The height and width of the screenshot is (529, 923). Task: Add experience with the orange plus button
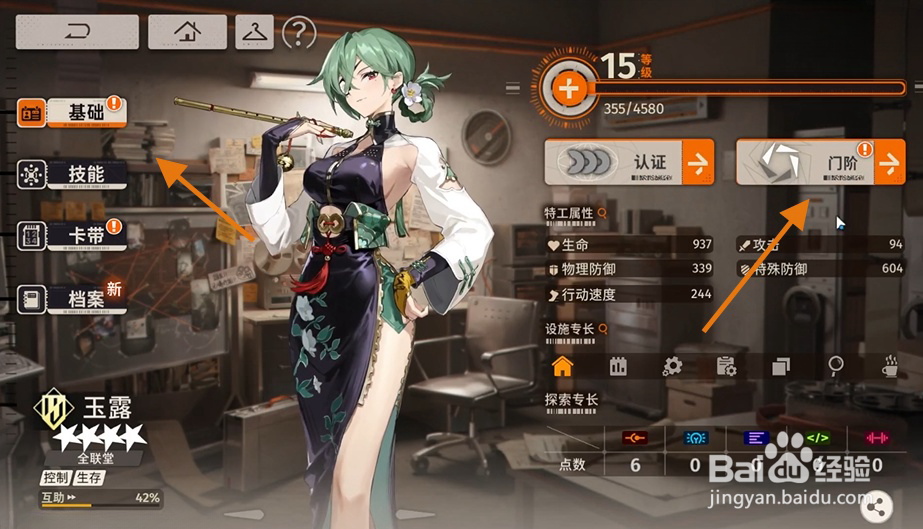pos(569,88)
